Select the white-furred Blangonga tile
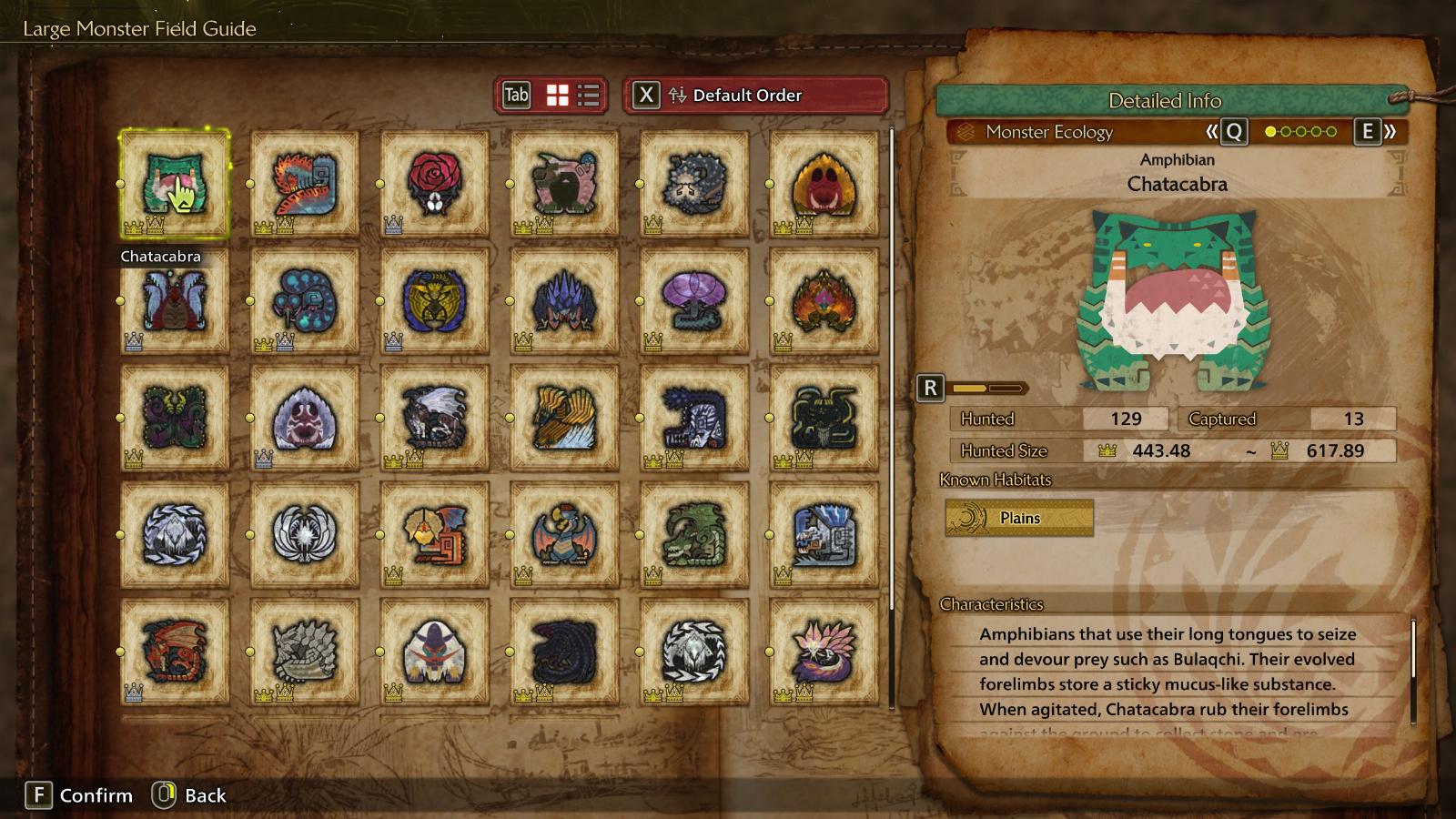Viewport: 1456px width, 819px height. coord(434,651)
